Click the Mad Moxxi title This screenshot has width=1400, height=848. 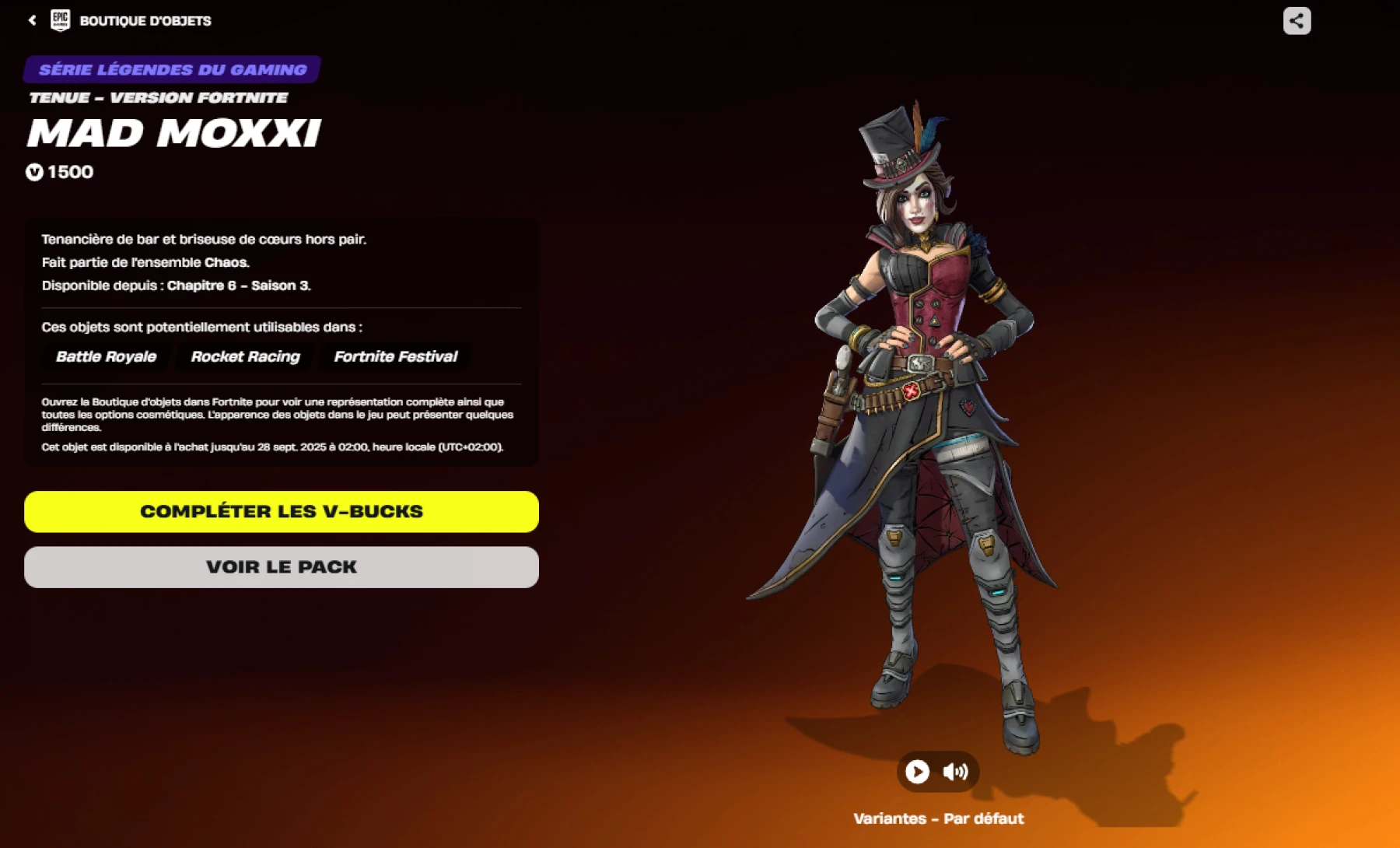tap(173, 133)
